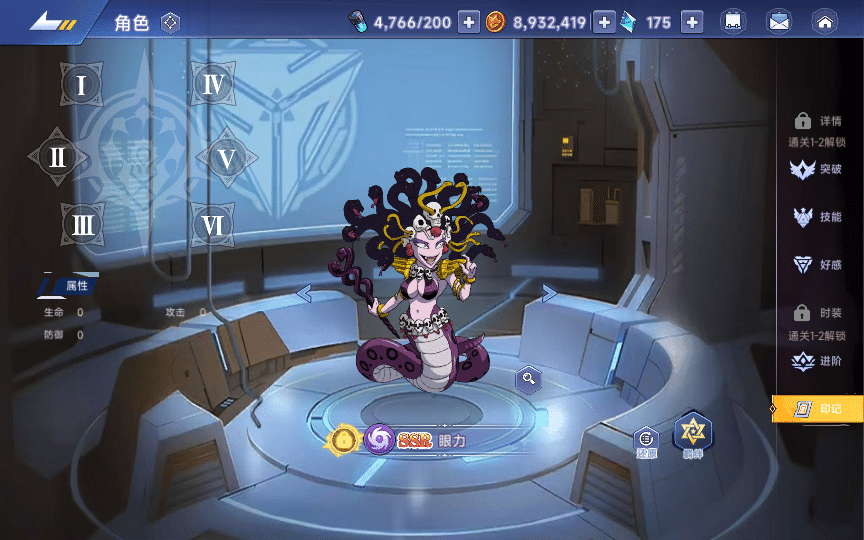Viewport: 864px width, 540px height.
Task: Switch to the previous character with left arrow
Action: coord(304,293)
